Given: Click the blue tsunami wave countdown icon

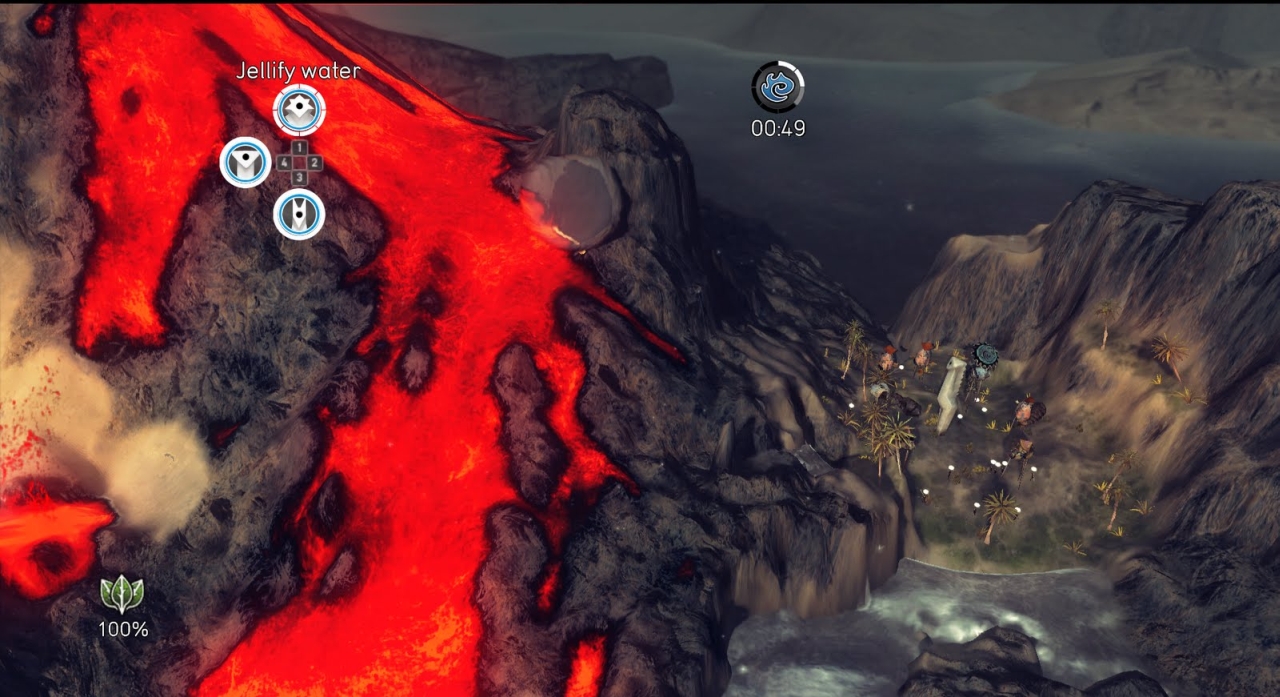Looking at the screenshot, I should tap(777, 88).
